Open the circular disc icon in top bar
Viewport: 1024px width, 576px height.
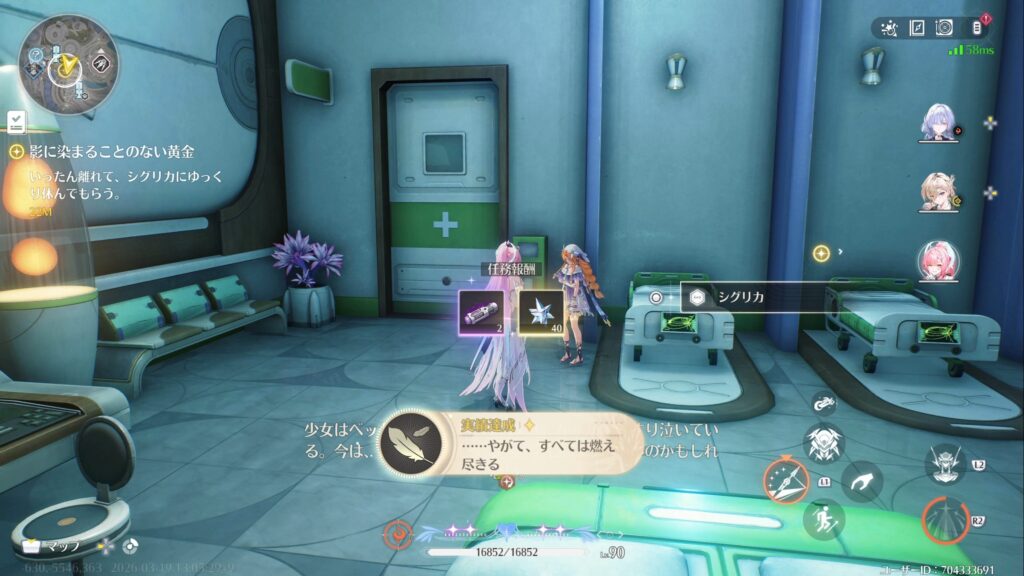(x=945, y=28)
